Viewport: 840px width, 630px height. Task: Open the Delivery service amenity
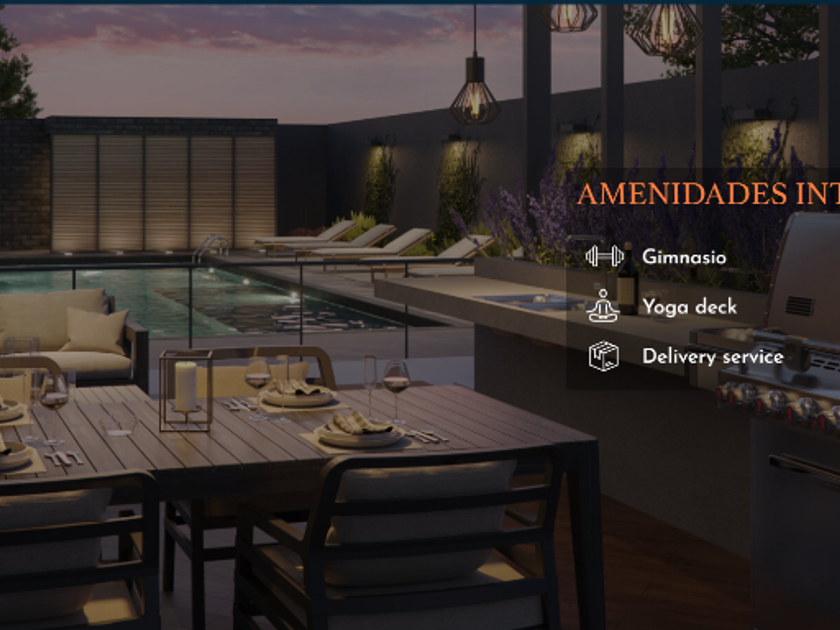click(x=712, y=357)
